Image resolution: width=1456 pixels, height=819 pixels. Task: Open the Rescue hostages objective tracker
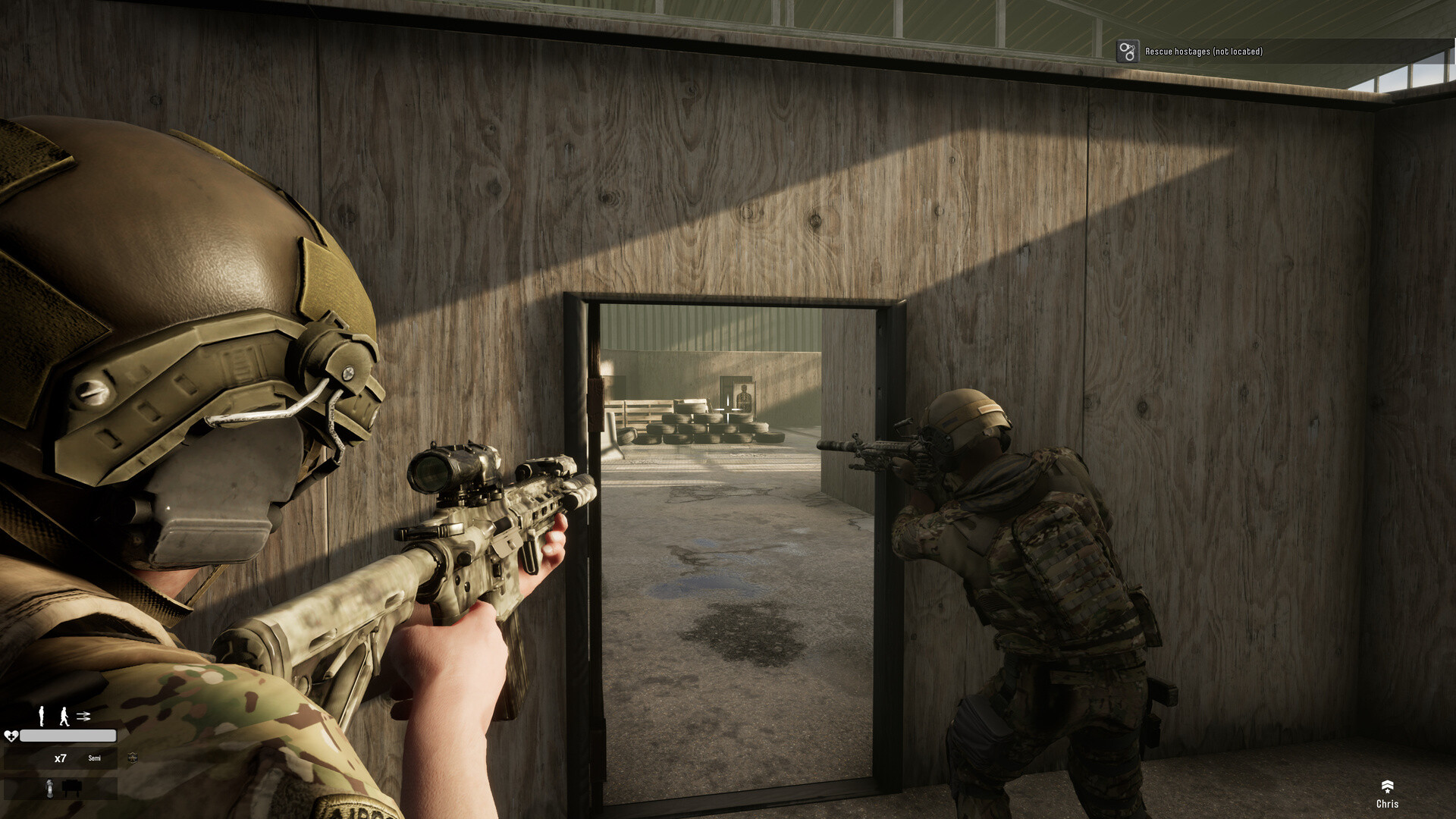click(x=1203, y=52)
